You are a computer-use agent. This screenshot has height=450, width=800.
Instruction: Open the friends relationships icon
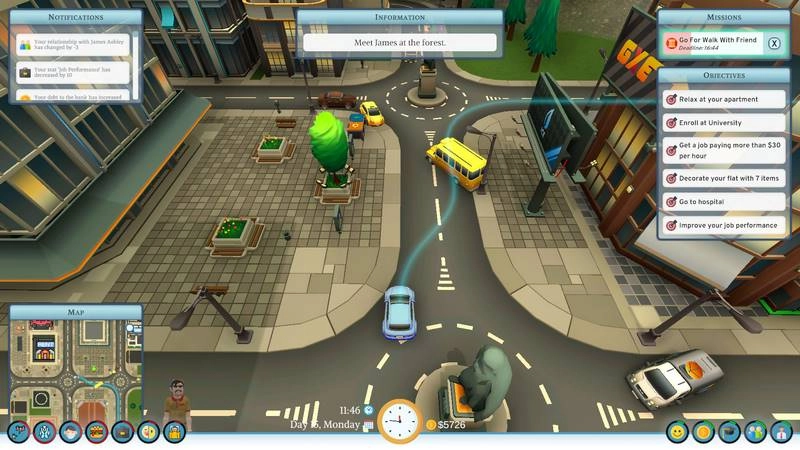click(x=755, y=433)
